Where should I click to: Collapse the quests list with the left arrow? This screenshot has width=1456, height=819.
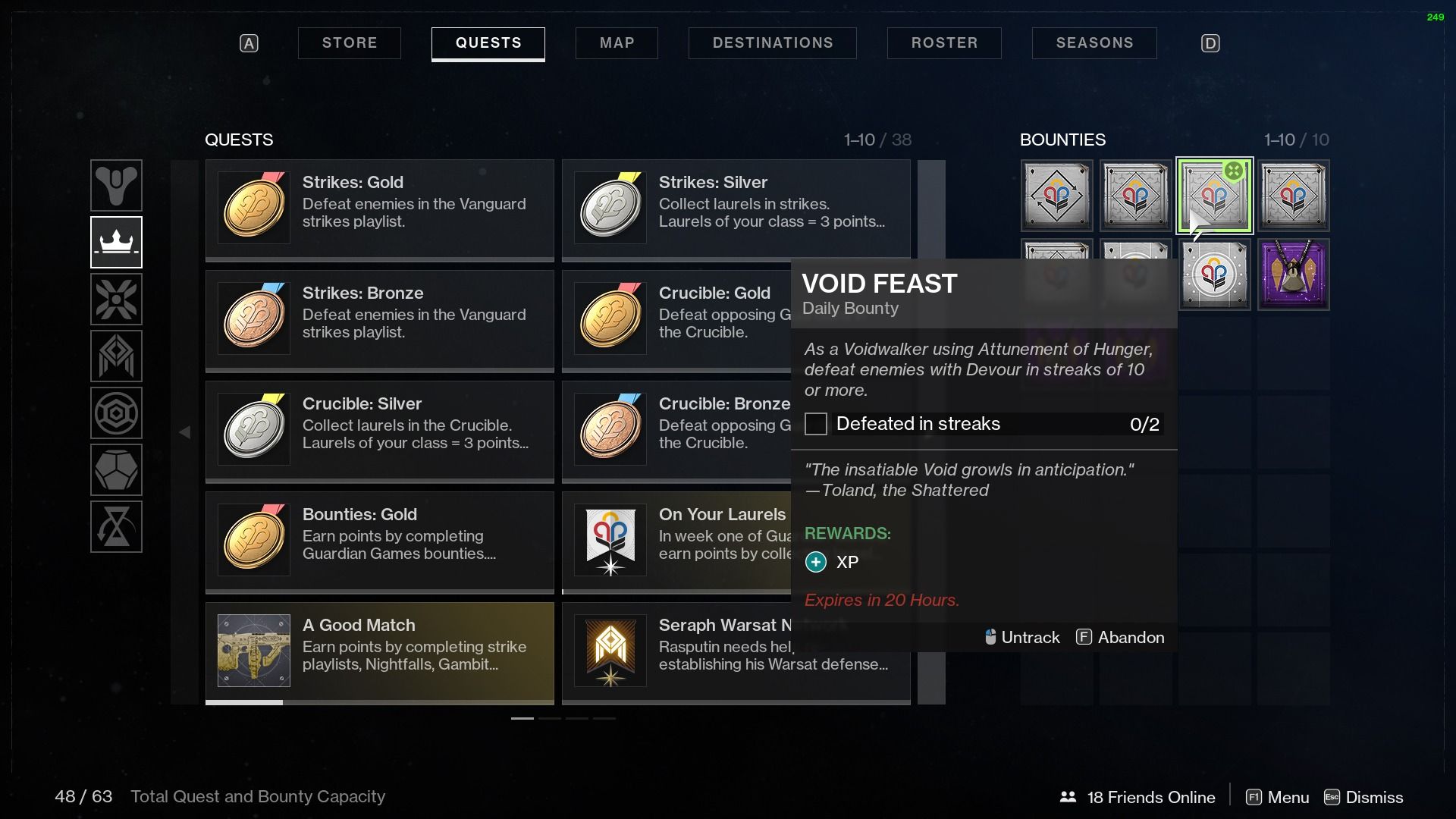tap(184, 431)
